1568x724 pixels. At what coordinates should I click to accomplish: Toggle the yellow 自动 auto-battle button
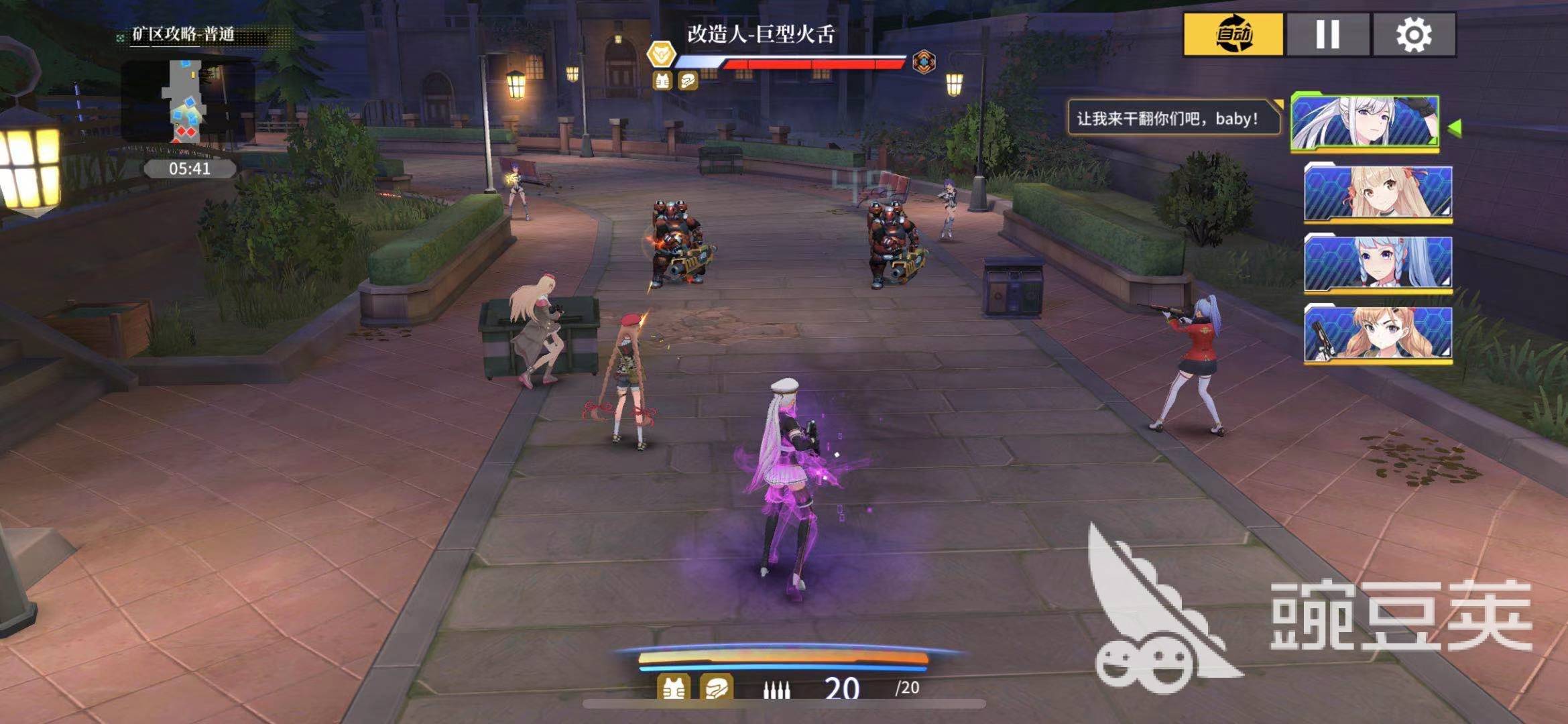pos(1233,34)
